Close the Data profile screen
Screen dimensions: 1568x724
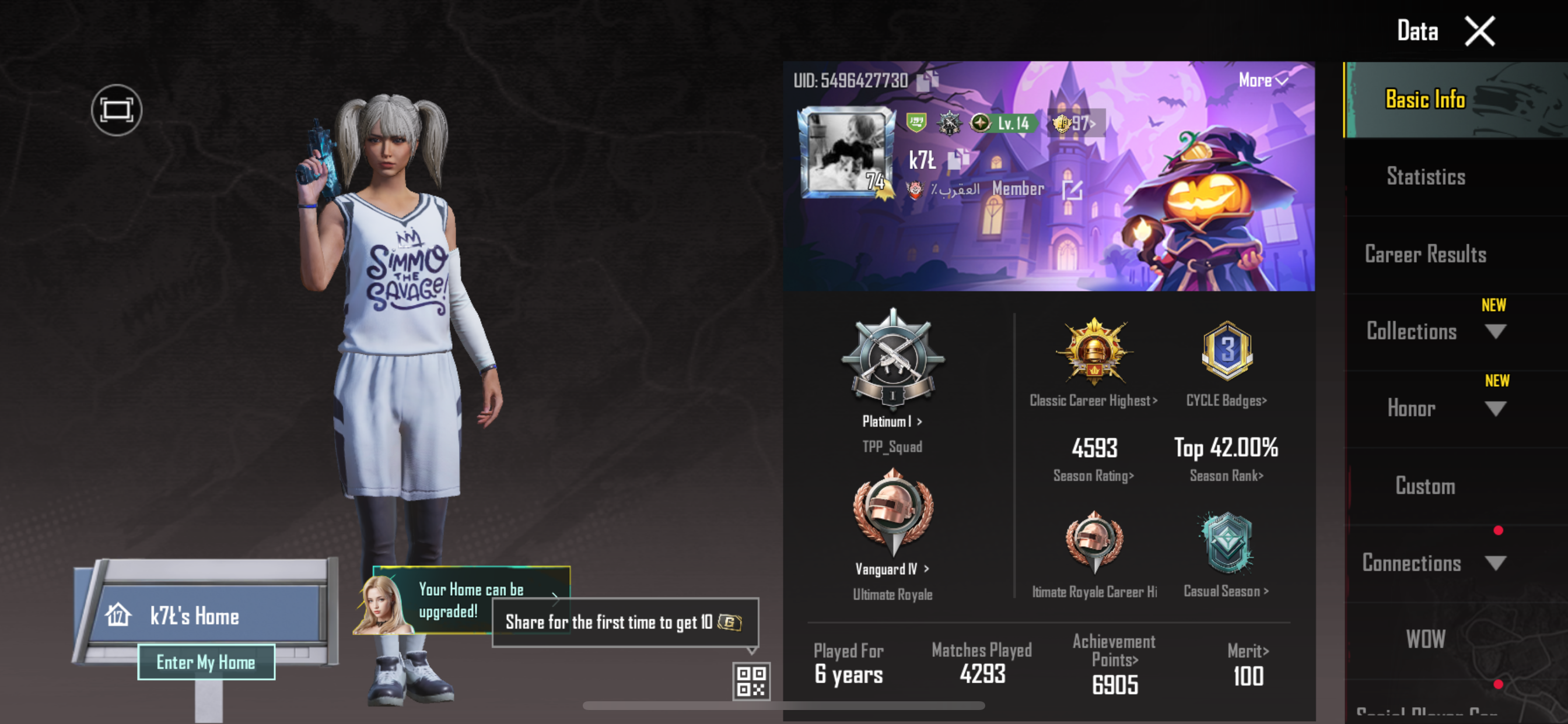click(1479, 31)
